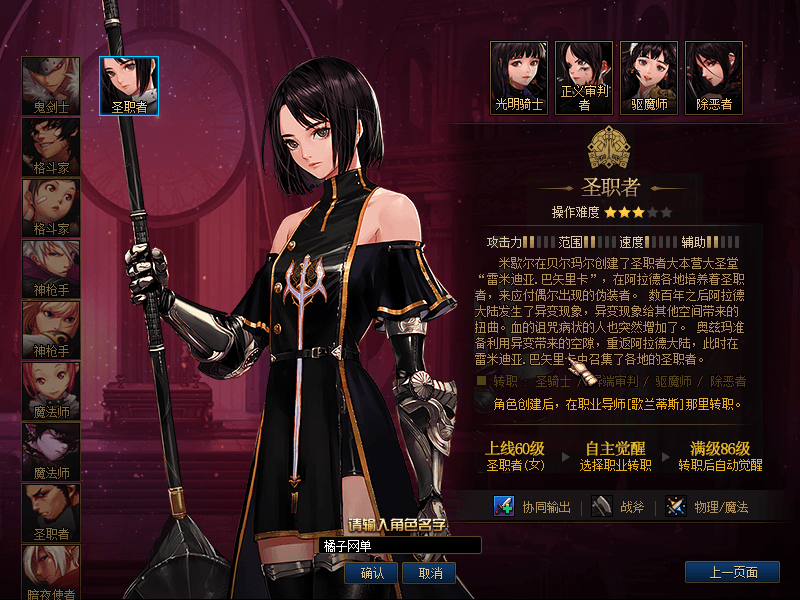Pick the 驱魔师 subclass portrait
Screen dimensions: 800x600
tap(649, 76)
